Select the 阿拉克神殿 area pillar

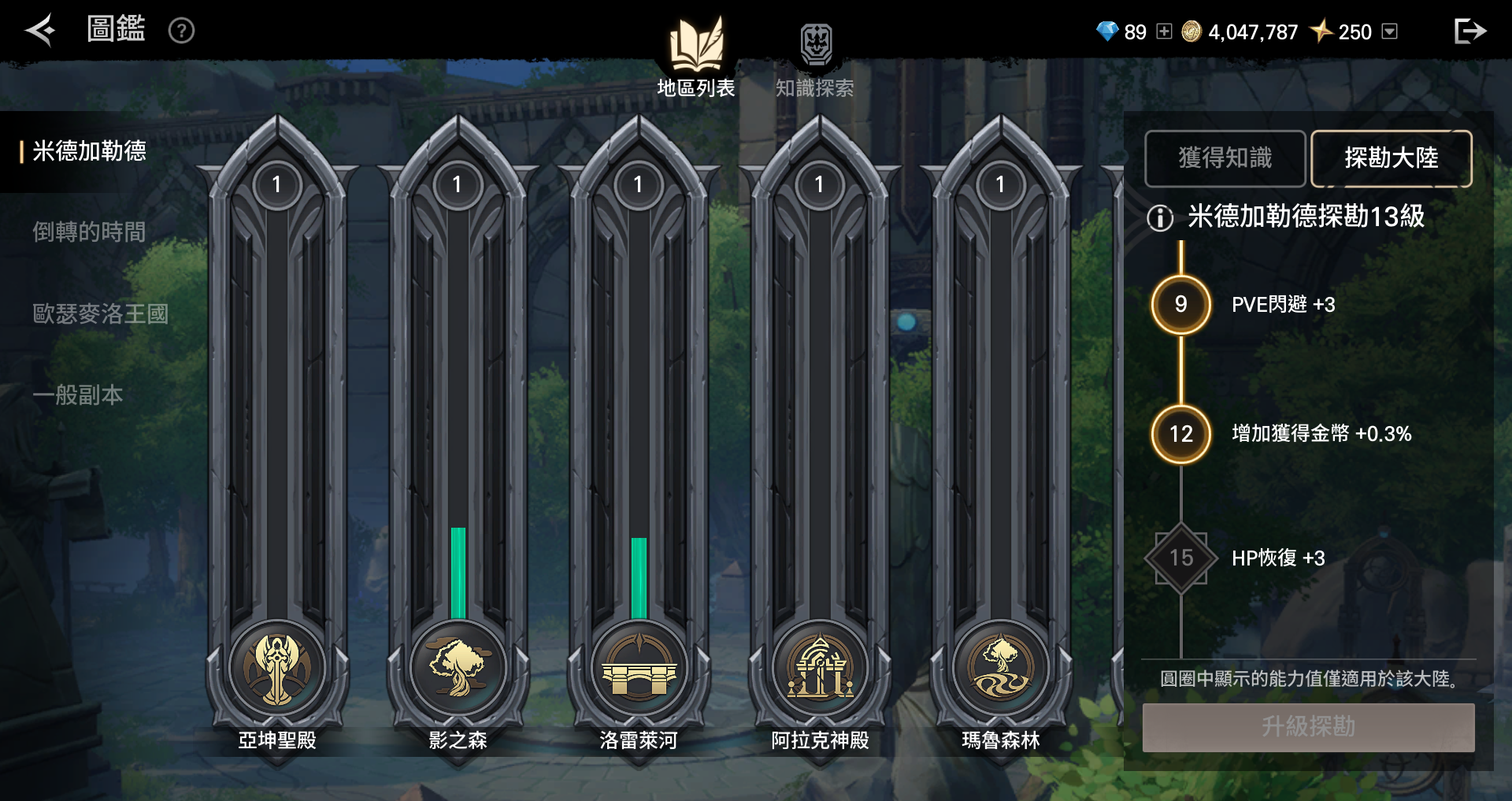(x=820, y=441)
